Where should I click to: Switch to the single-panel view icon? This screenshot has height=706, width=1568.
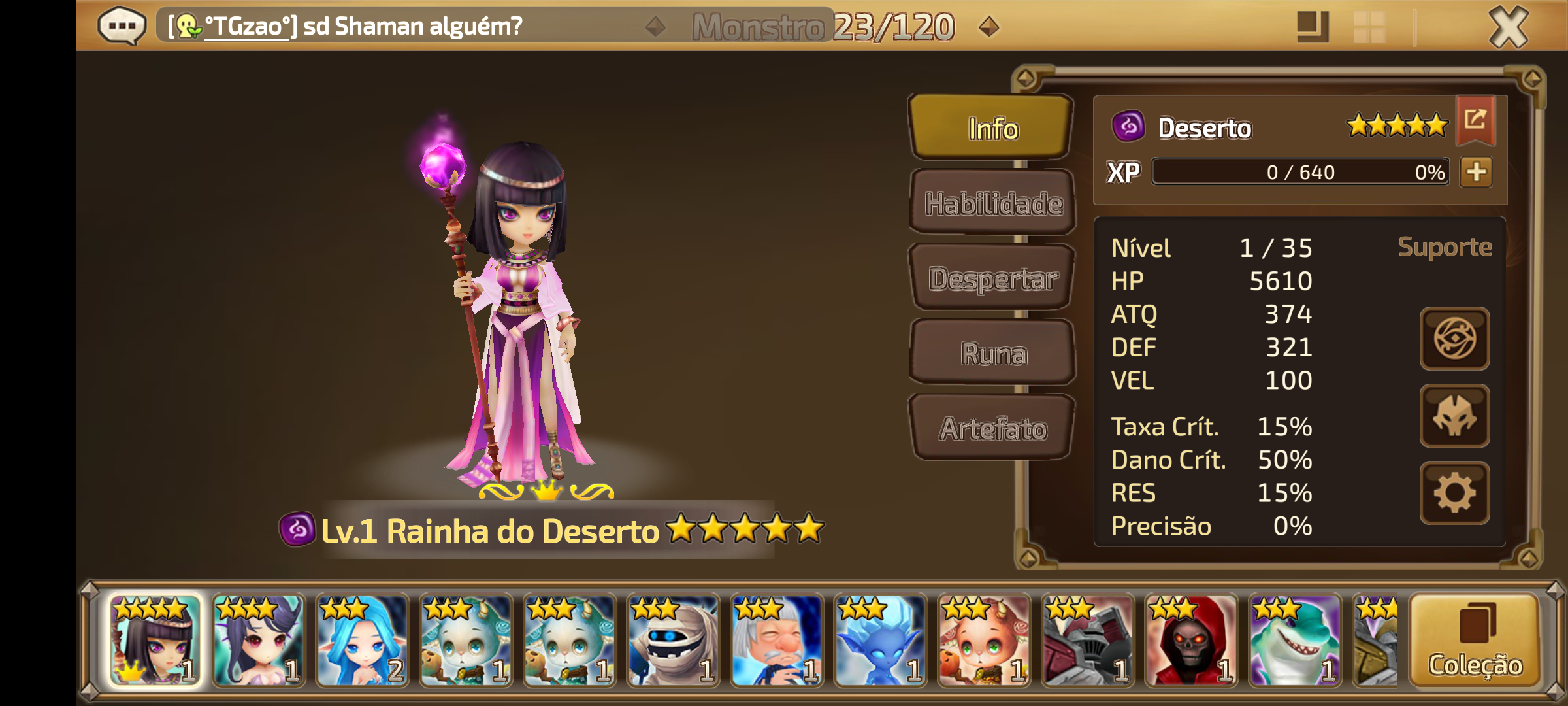pyautogui.click(x=1312, y=27)
